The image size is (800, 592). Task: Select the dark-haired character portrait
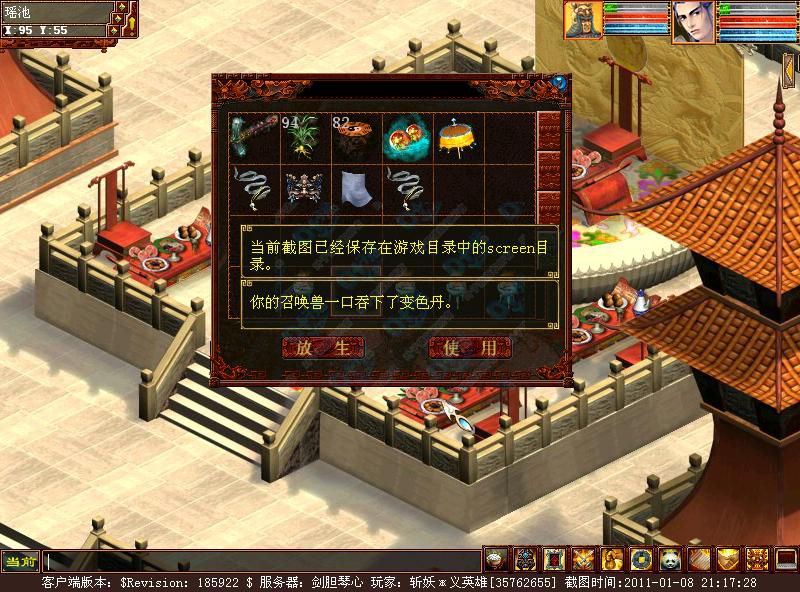pos(690,21)
